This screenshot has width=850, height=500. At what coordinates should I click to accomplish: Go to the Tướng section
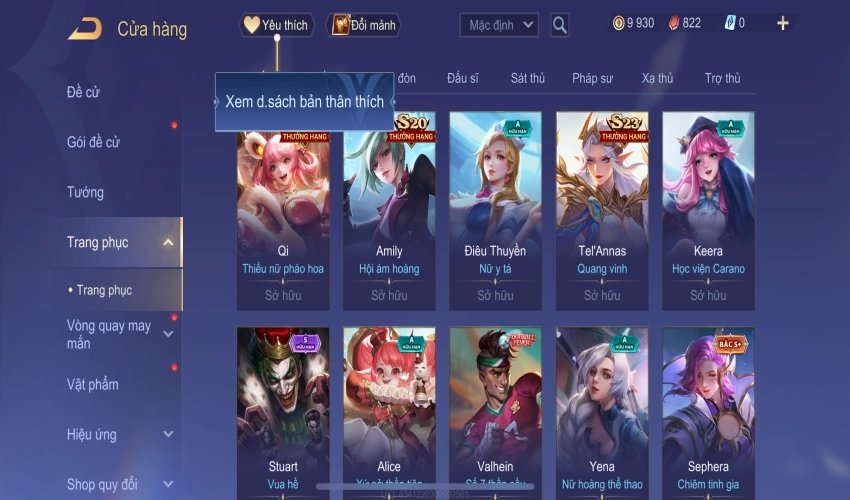85,192
